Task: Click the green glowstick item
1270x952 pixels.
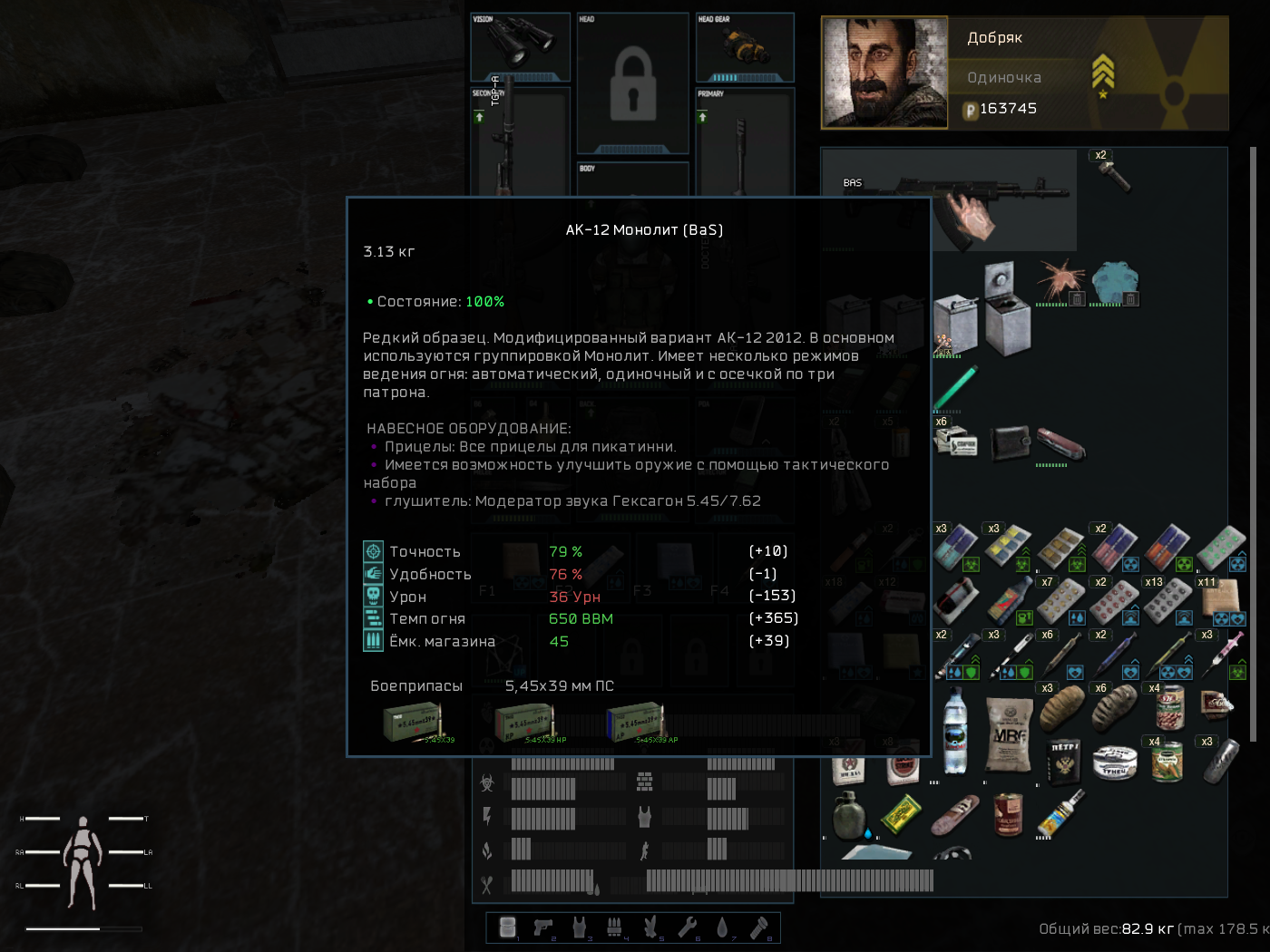Action: (x=955, y=388)
